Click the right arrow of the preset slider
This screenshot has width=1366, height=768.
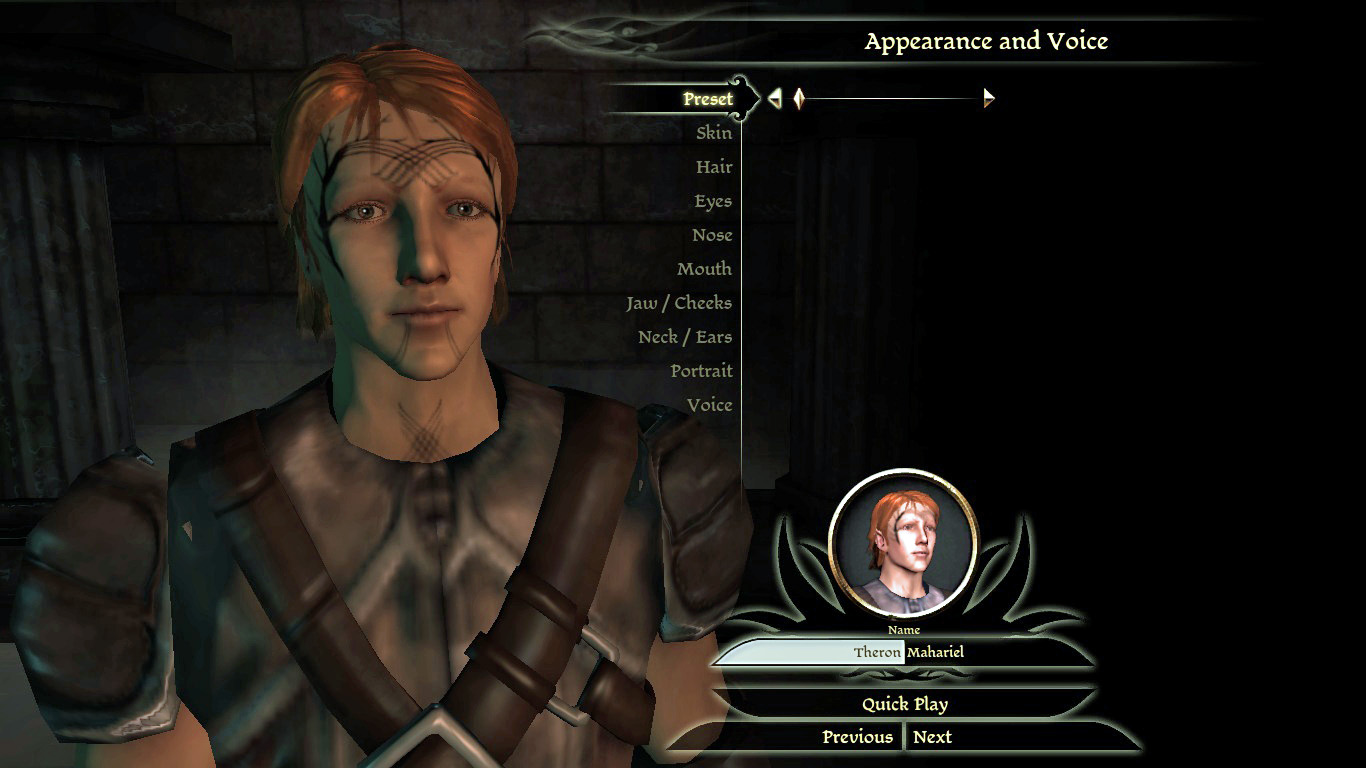coord(989,98)
